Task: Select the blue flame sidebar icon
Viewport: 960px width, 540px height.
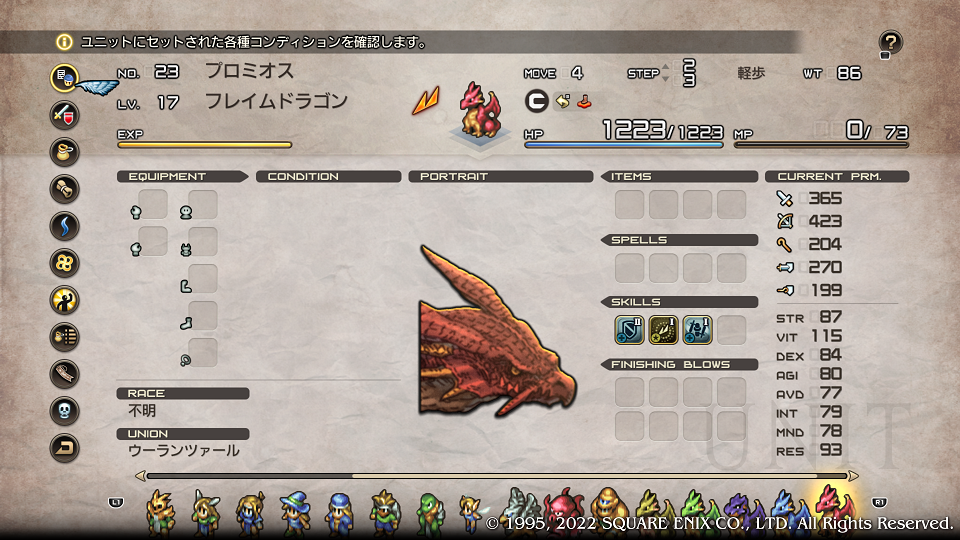Action: pyautogui.click(x=65, y=225)
